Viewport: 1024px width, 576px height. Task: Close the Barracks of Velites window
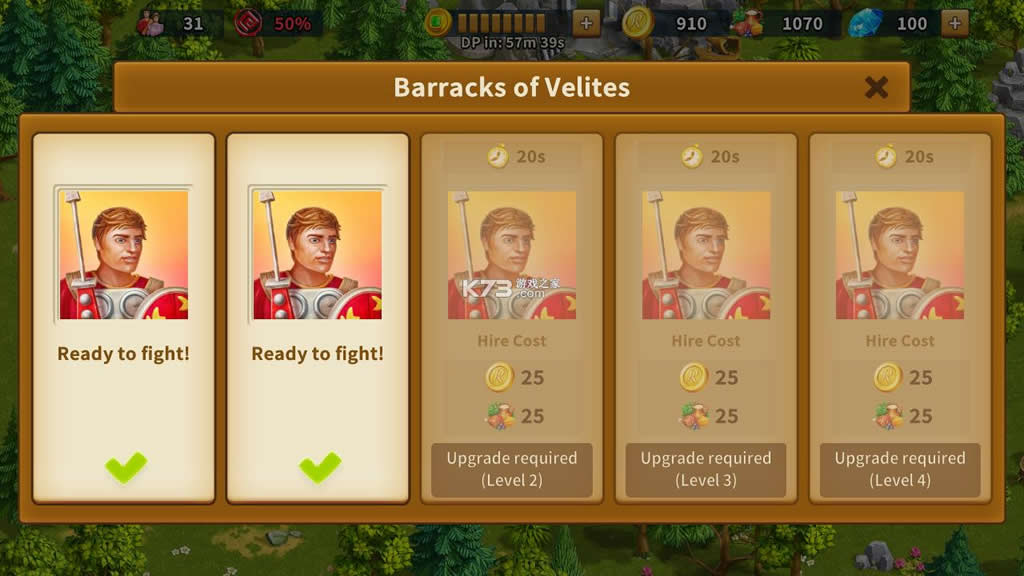point(876,87)
